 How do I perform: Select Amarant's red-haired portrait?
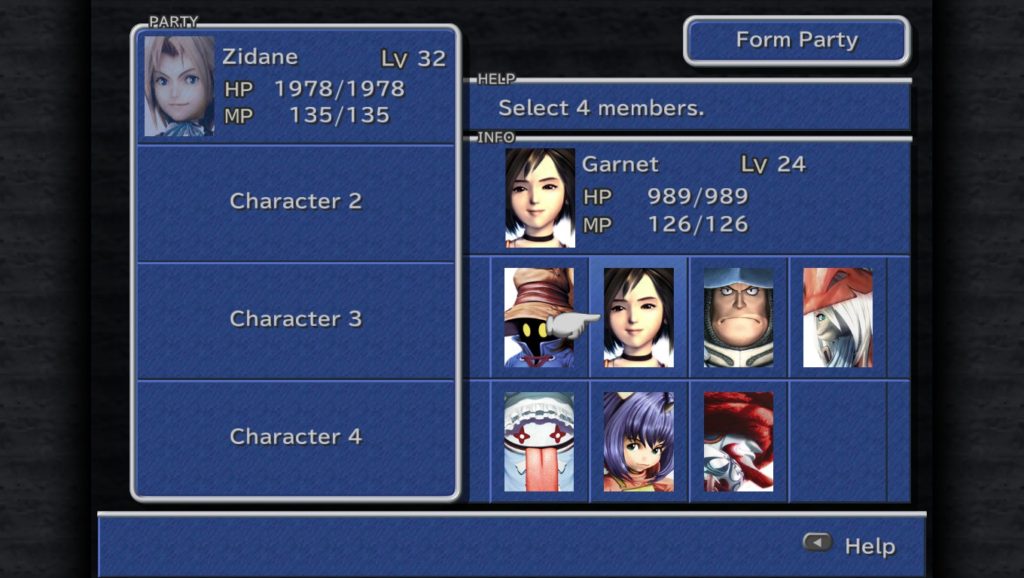[738, 441]
